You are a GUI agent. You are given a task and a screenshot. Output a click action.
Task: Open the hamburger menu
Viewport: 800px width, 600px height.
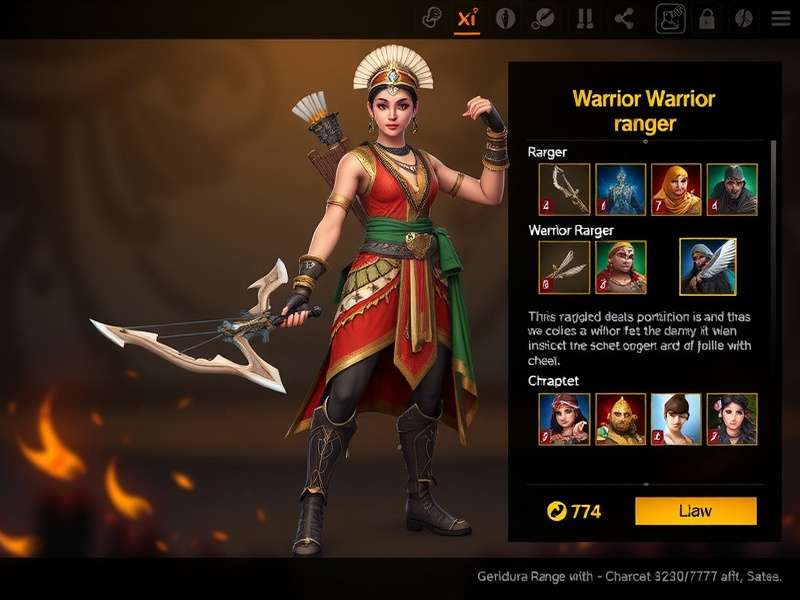780,18
